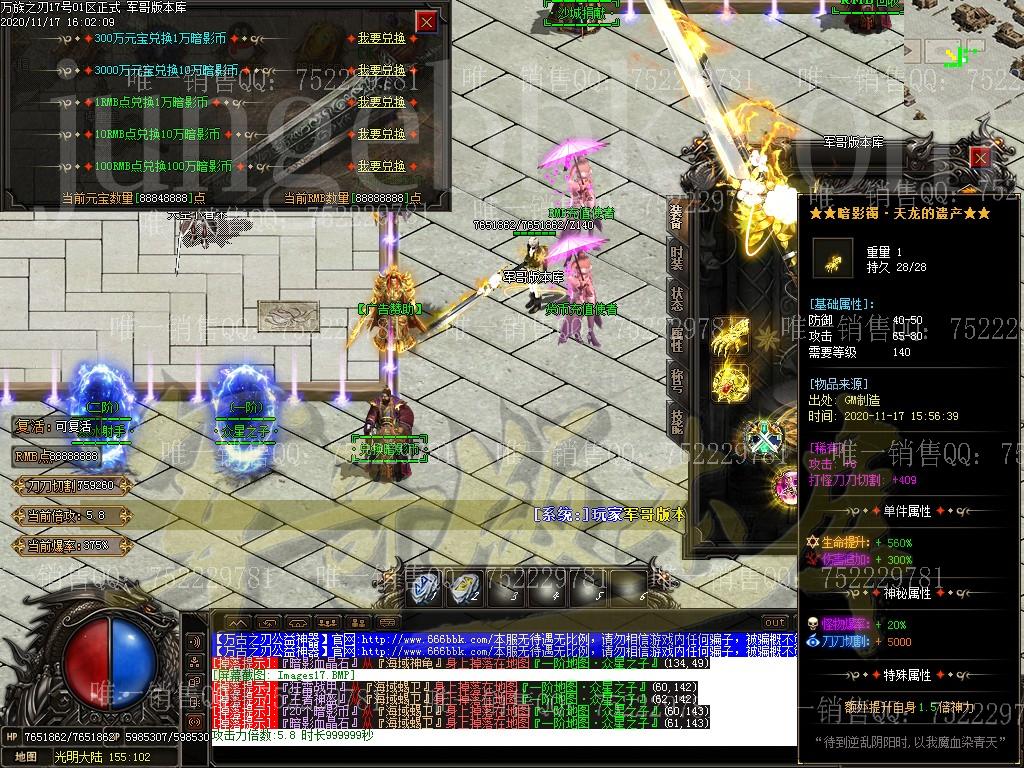Exchange 10RMB点 for 10万暗影币
The height and width of the screenshot is (768, 1024).
coord(381,134)
